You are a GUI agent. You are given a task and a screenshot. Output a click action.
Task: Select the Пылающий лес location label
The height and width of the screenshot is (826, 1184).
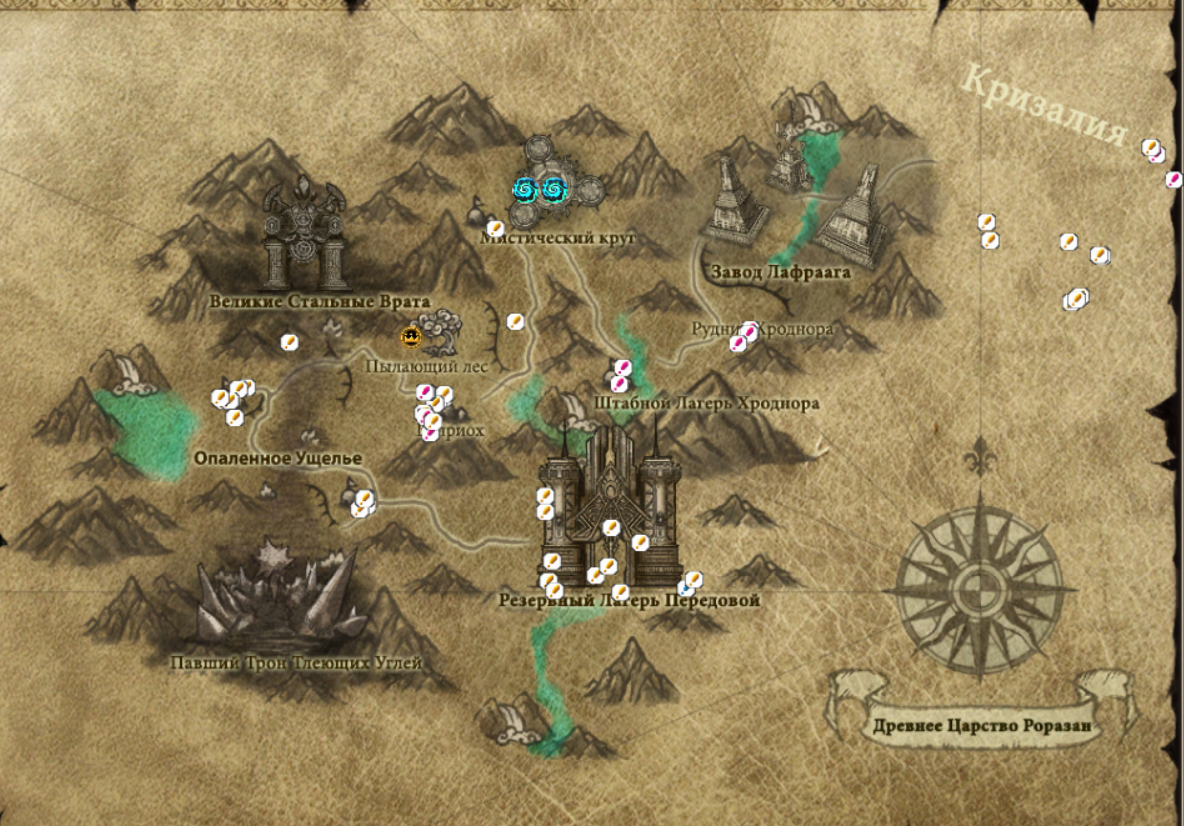426,367
